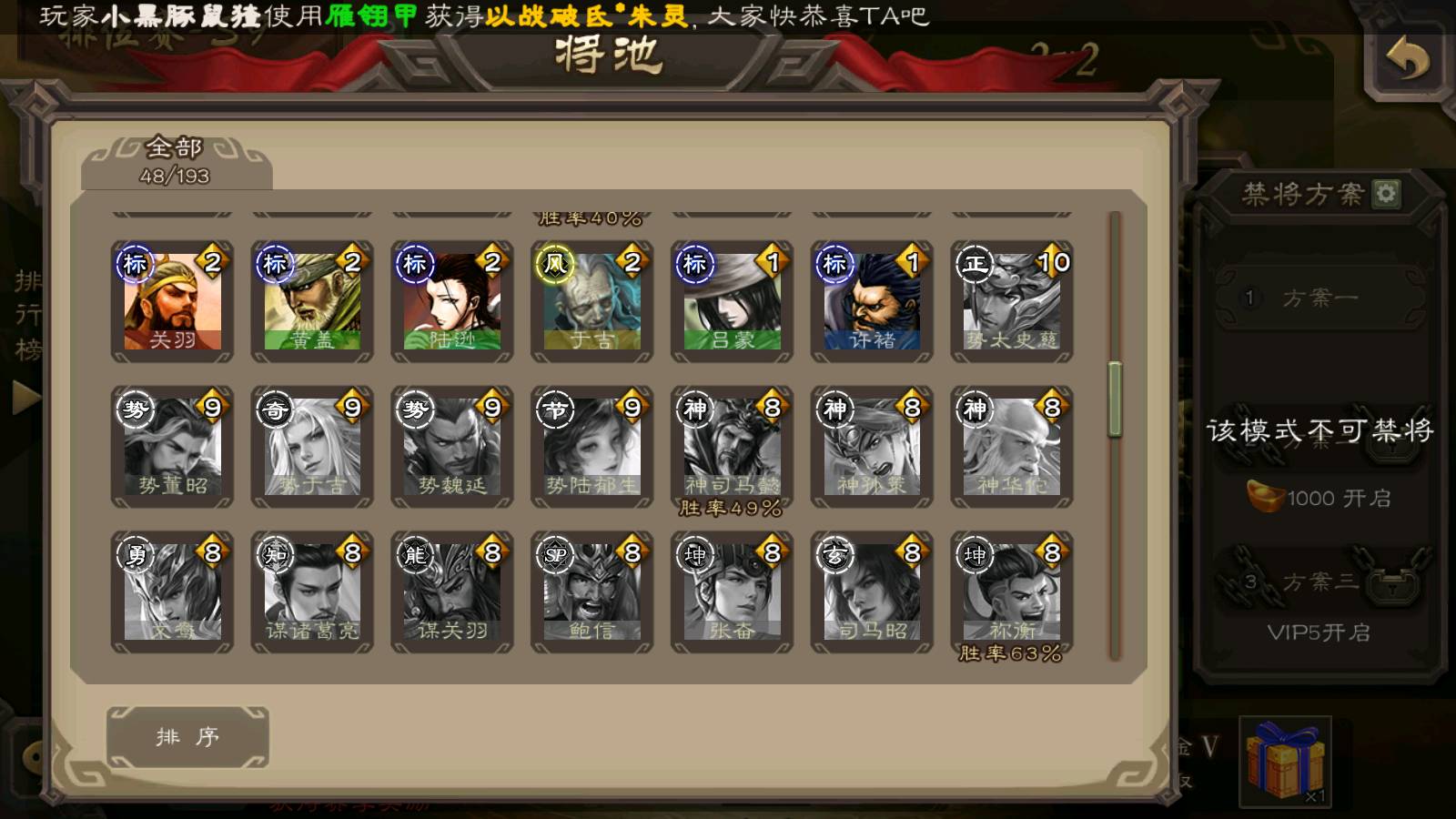This screenshot has height=819, width=1456.
Task: Select the 势董昭 hero card
Action: pyautogui.click(x=172, y=447)
